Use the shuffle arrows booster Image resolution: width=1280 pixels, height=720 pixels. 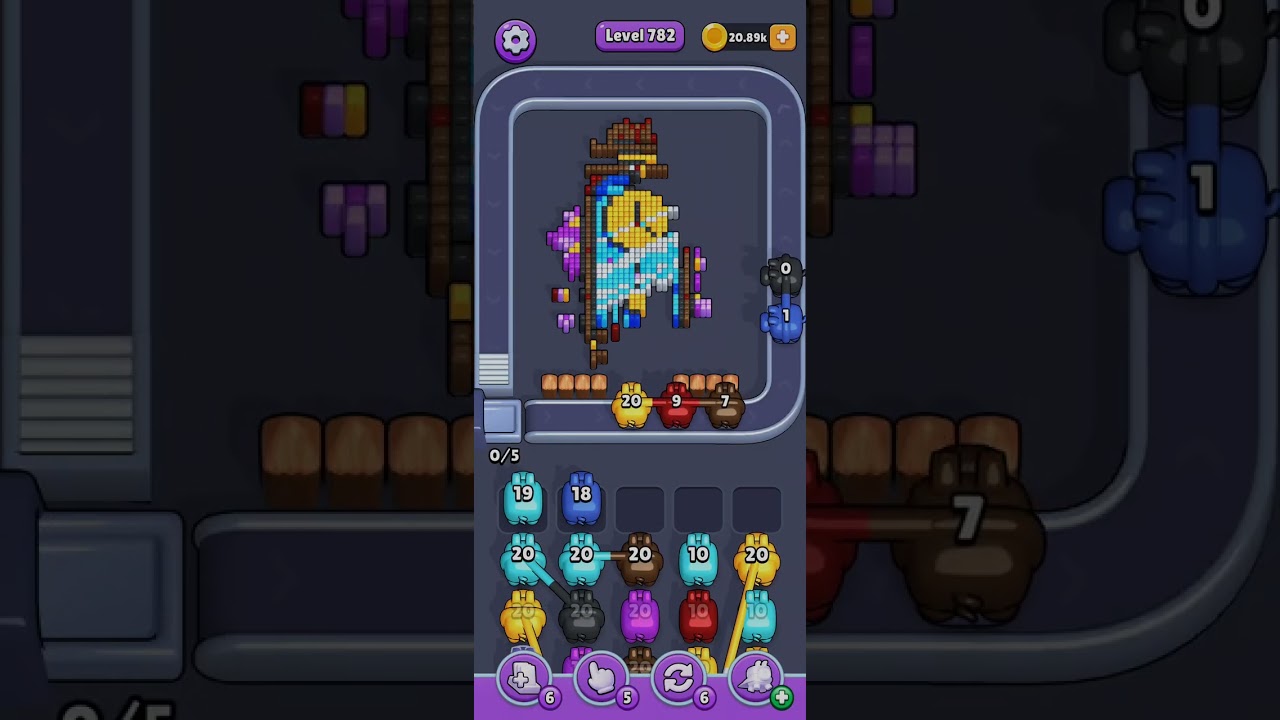(x=678, y=680)
